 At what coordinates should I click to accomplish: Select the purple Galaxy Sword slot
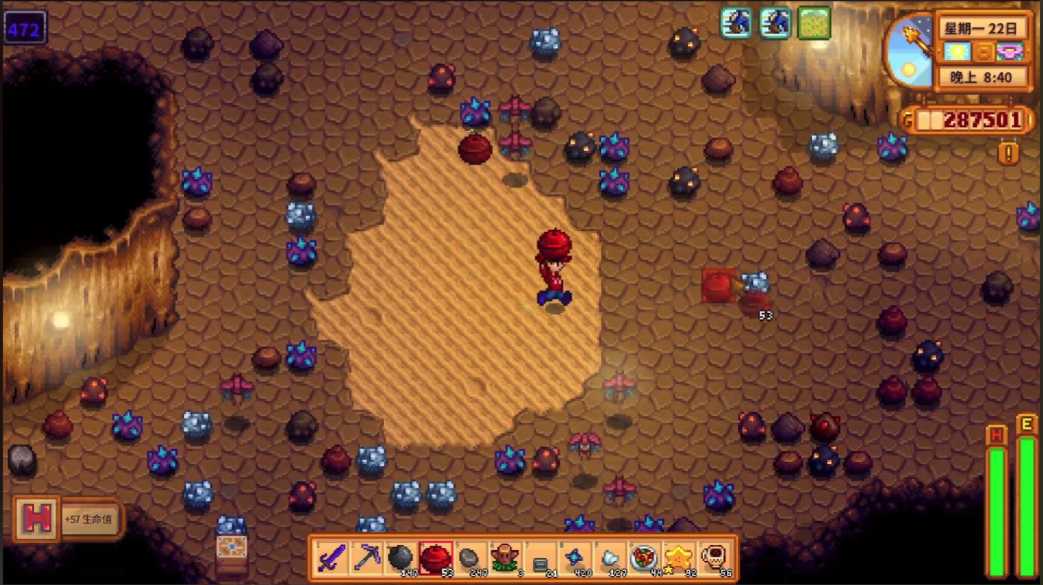[331, 557]
